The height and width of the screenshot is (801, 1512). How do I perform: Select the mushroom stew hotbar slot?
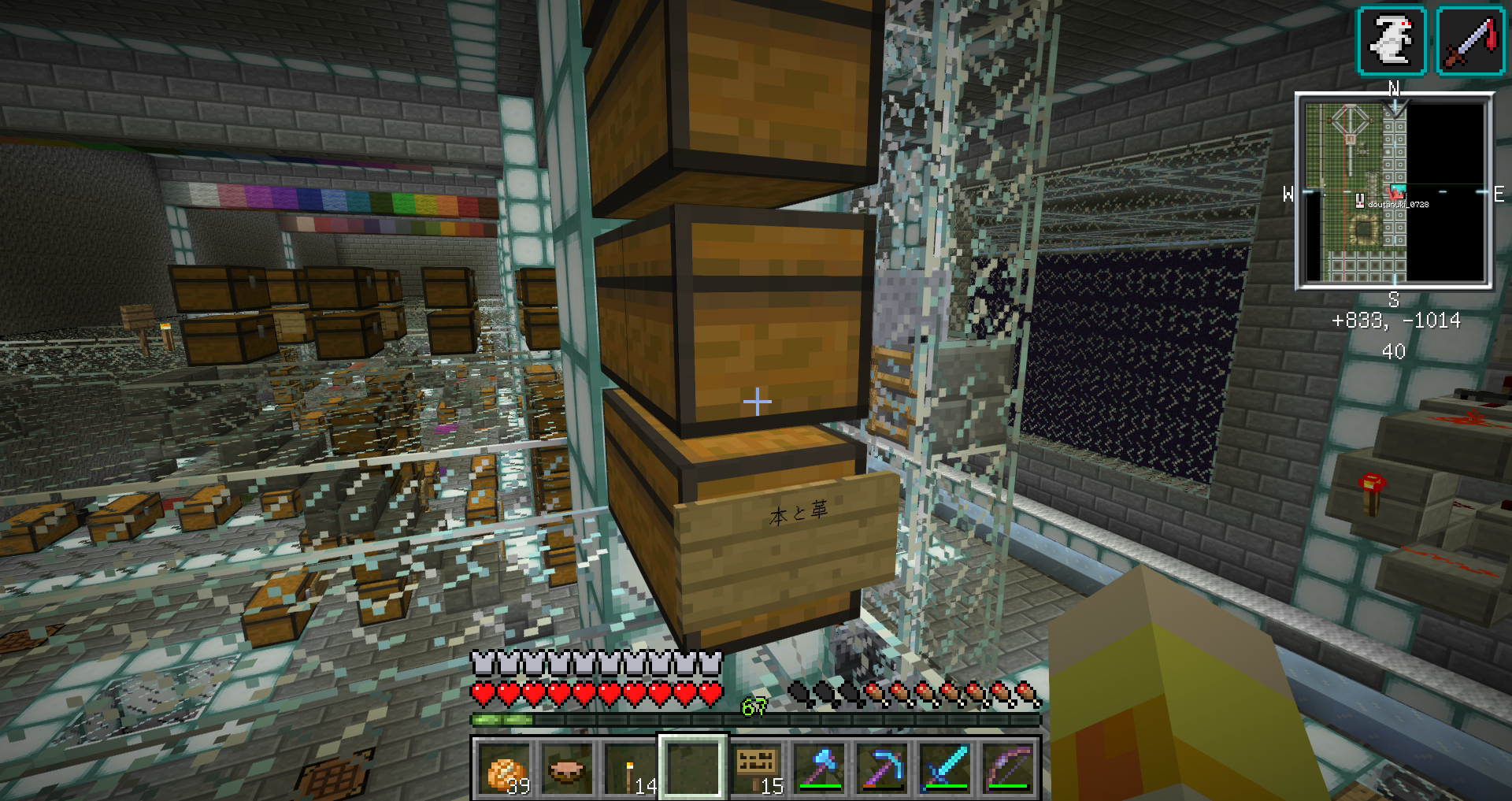coord(566,768)
